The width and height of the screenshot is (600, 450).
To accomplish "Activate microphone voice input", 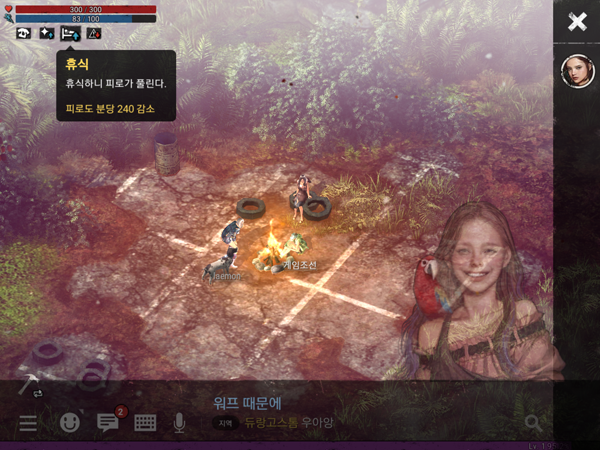I will [180, 423].
